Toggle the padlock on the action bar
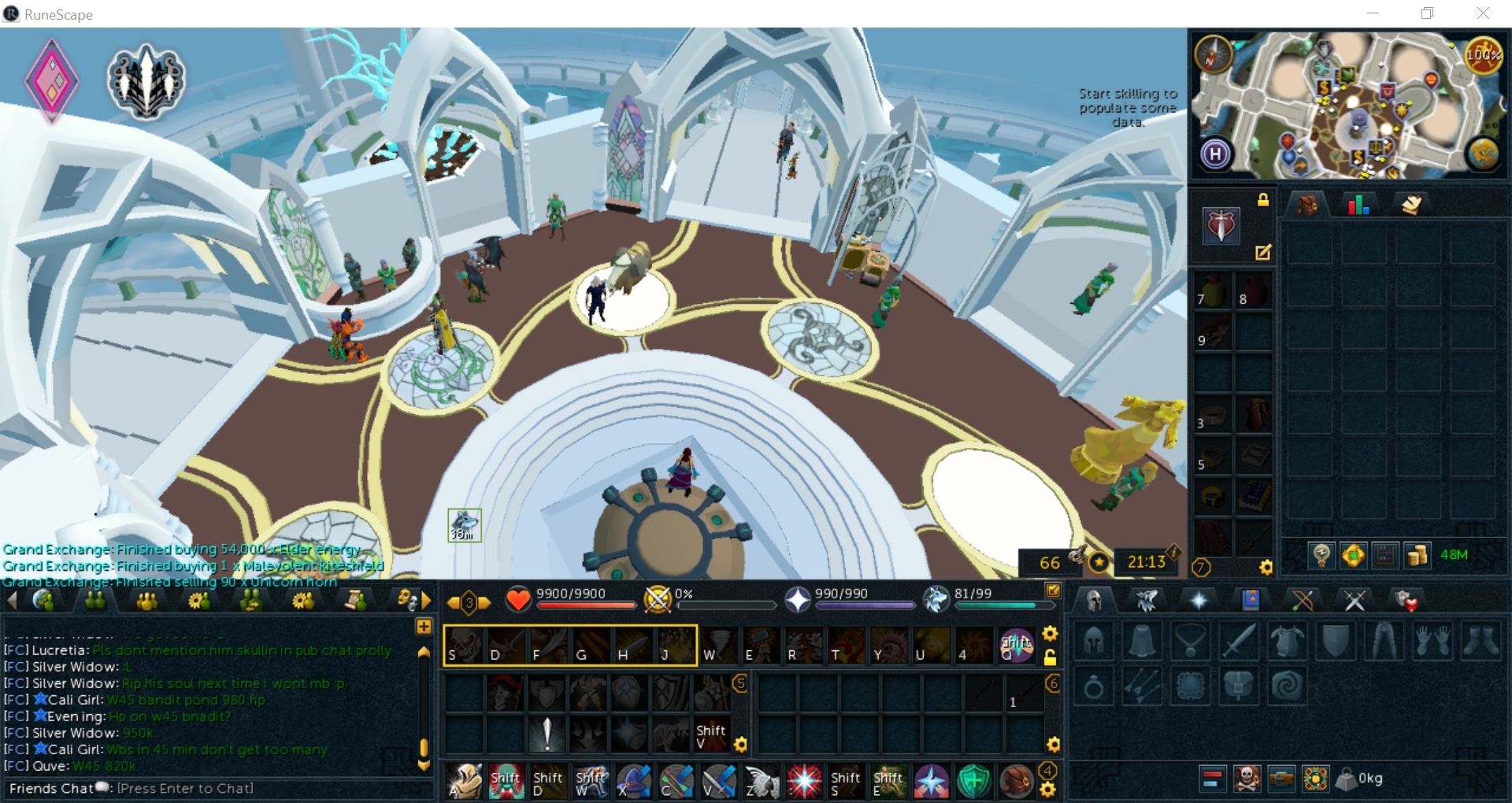This screenshot has height=803, width=1512. [1051, 658]
